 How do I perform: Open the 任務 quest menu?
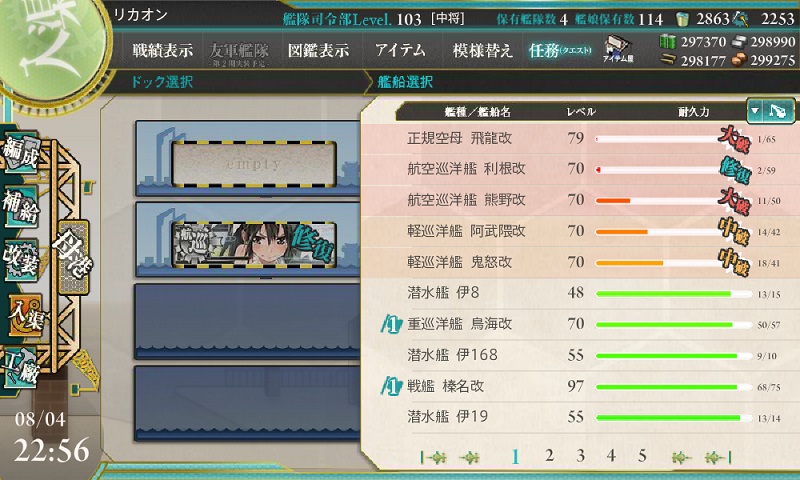click(559, 50)
